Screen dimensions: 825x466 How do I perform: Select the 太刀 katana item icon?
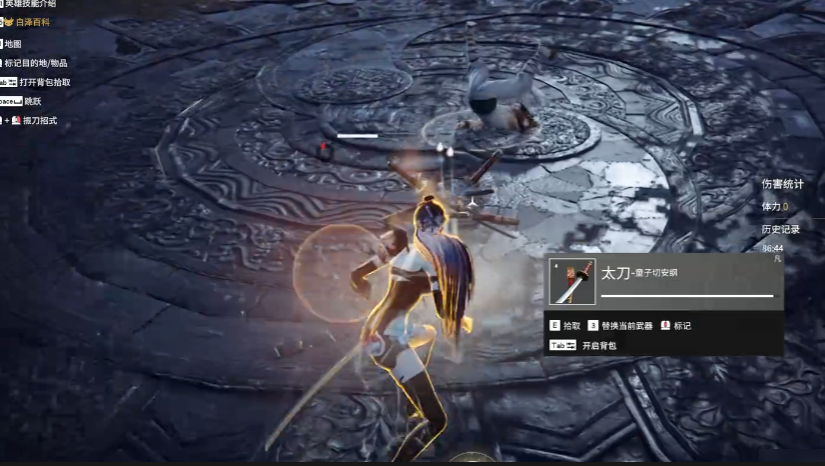[x=573, y=282]
